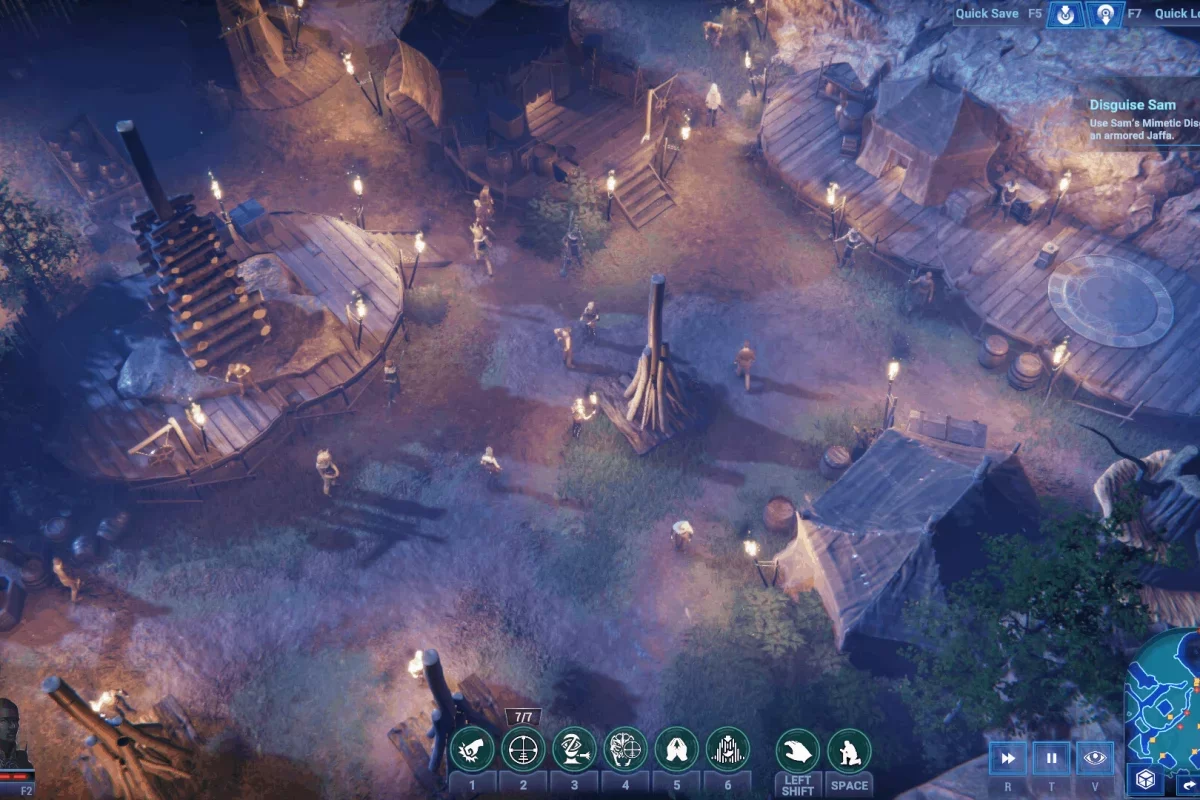Select the crosshair aimed shot ability
The width and height of the screenshot is (1200, 800).
[523, 749]
